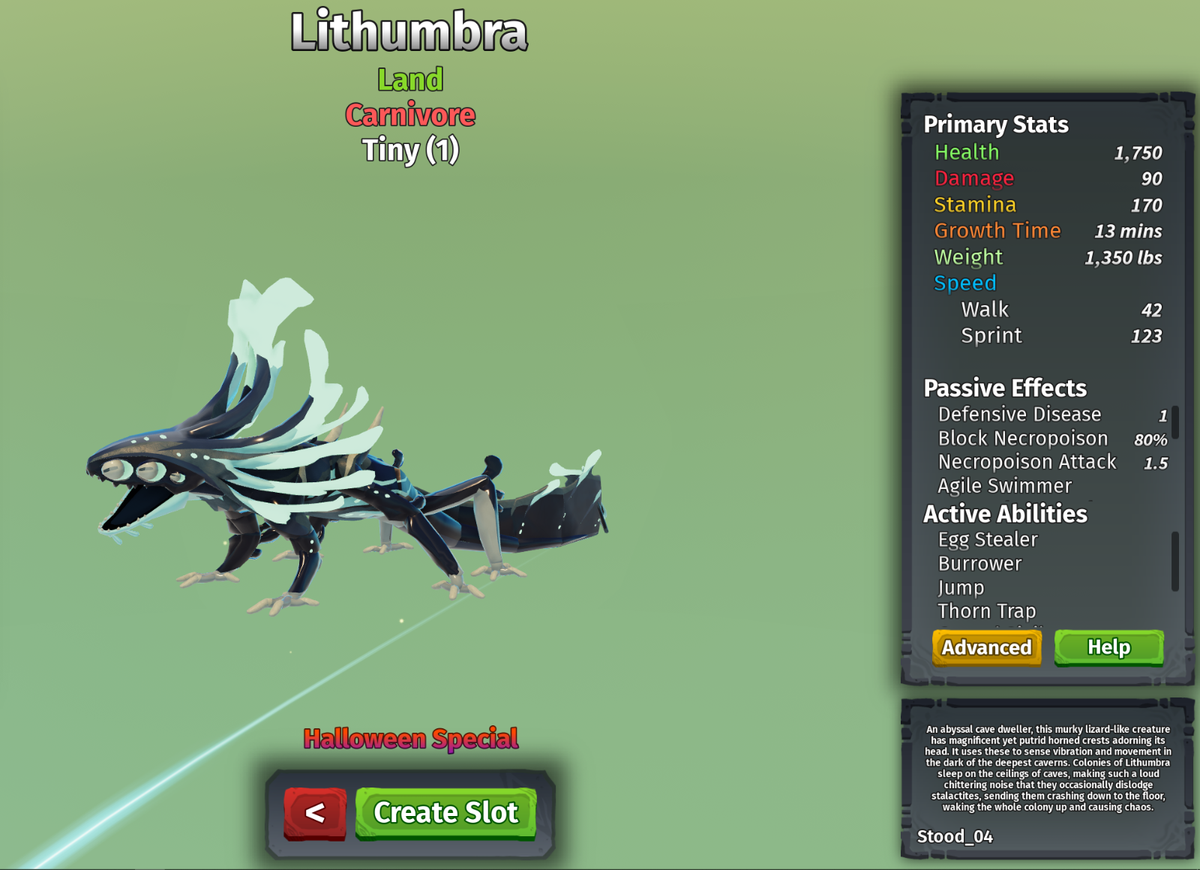The height and width of the screenshot is (870, 1200).
Task: Select the Burrower ability entry
Action: [x=980, y=564]
